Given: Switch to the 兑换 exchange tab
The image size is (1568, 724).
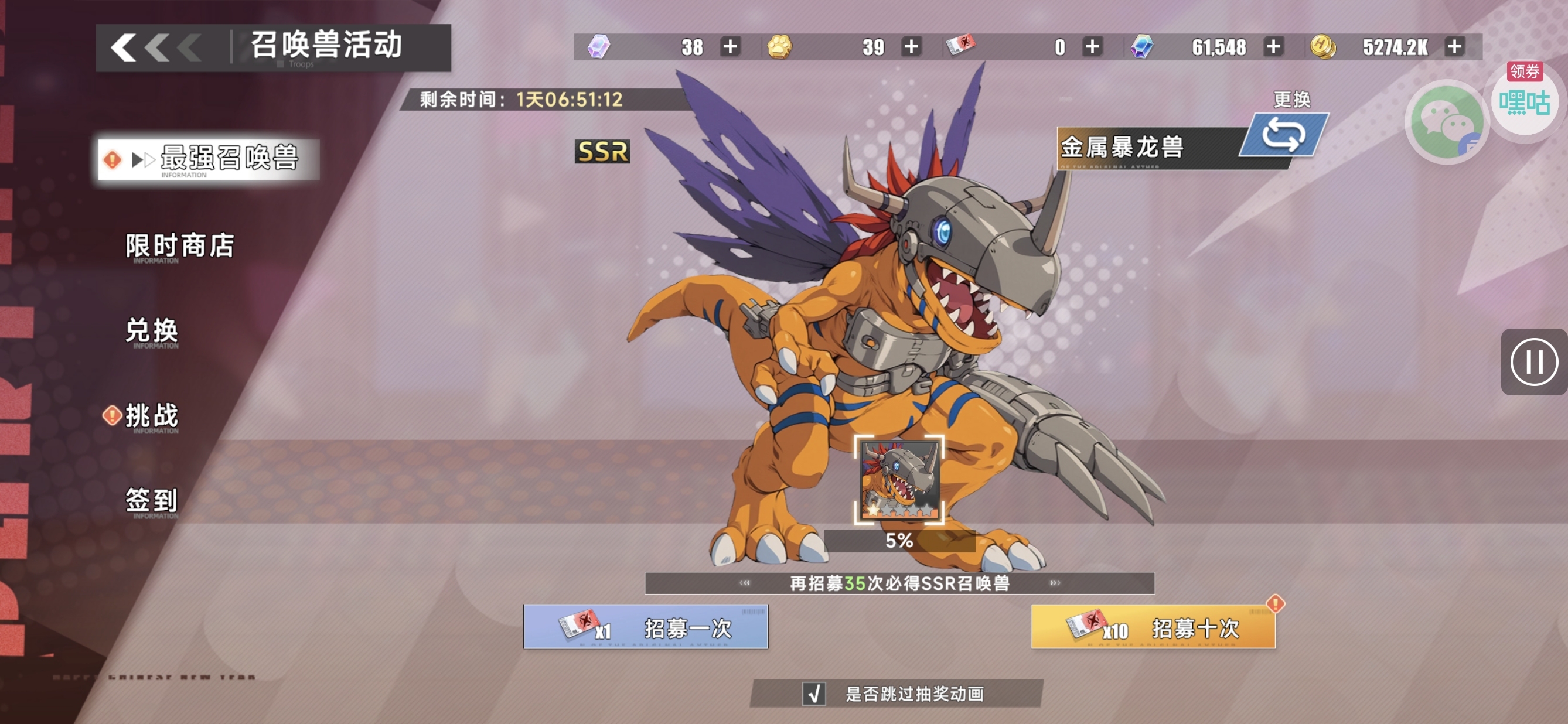Looking at the screenshot, I should [x=152, y=331].
